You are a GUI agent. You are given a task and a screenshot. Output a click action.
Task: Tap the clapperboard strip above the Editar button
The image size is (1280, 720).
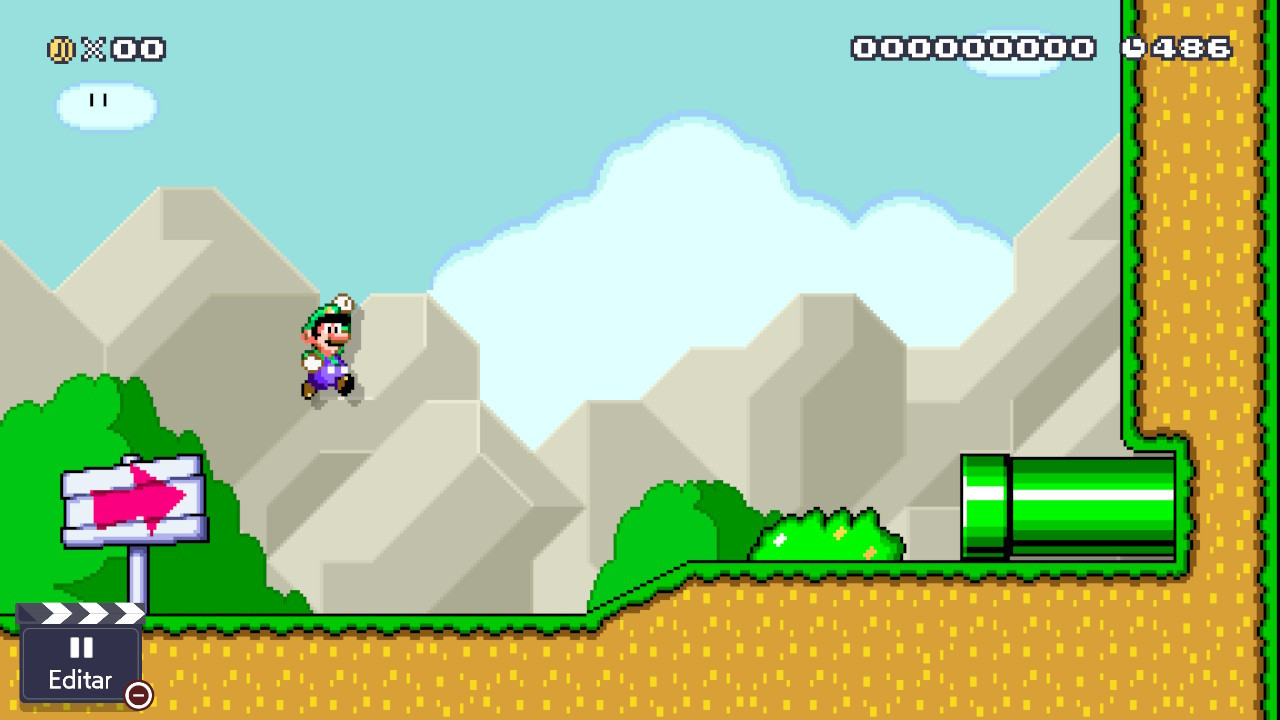82,613
